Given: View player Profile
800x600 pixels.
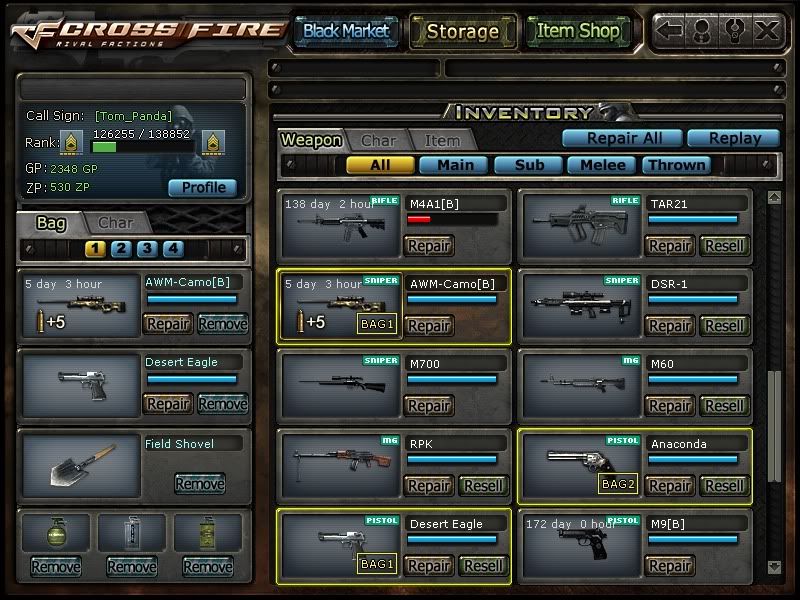Looking at the screenshot, I should tap(202, 187).
